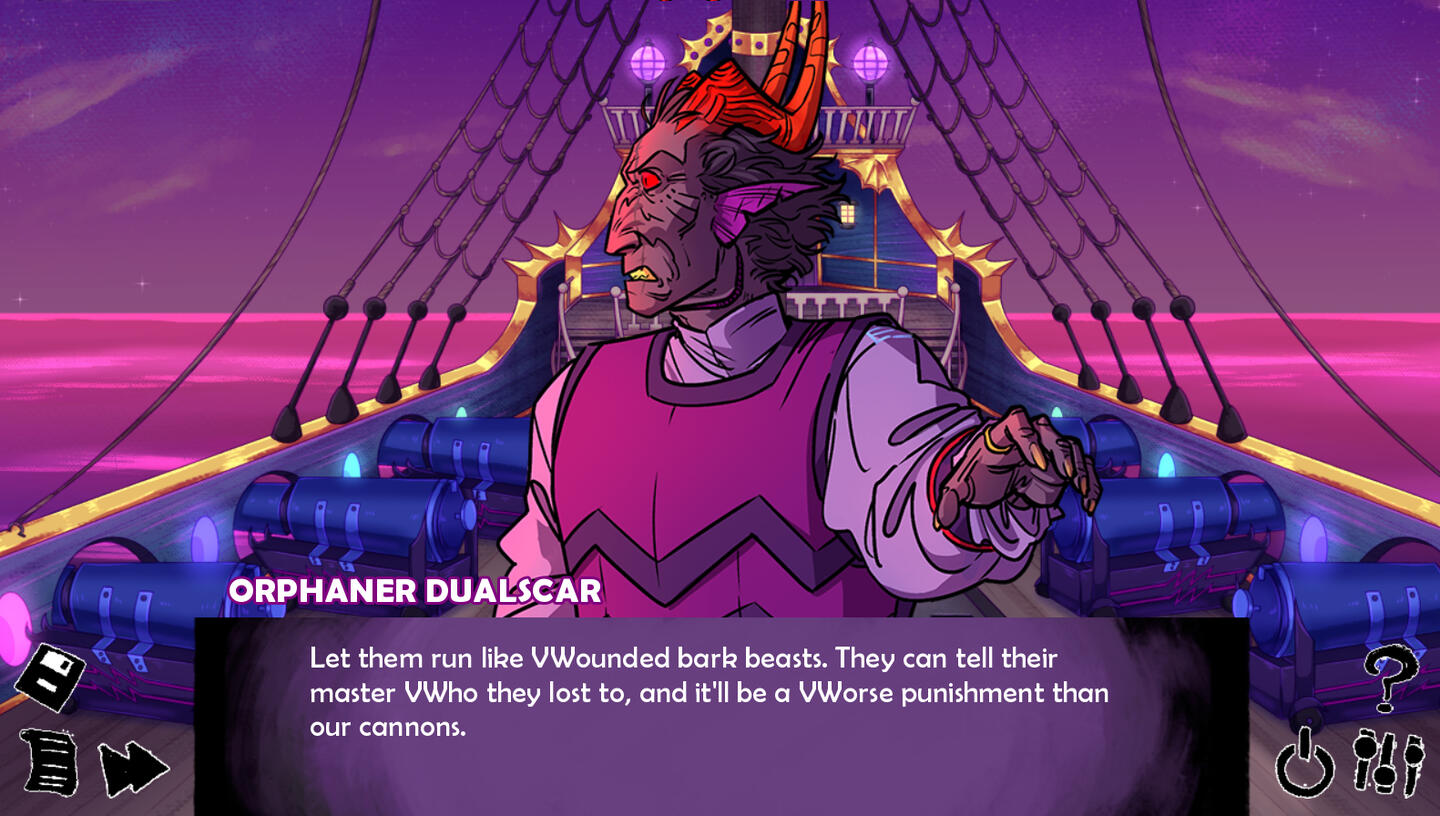Open help with the question mark icon
The height and width of the screenshot is (816, 1440).
(1390, 678)
